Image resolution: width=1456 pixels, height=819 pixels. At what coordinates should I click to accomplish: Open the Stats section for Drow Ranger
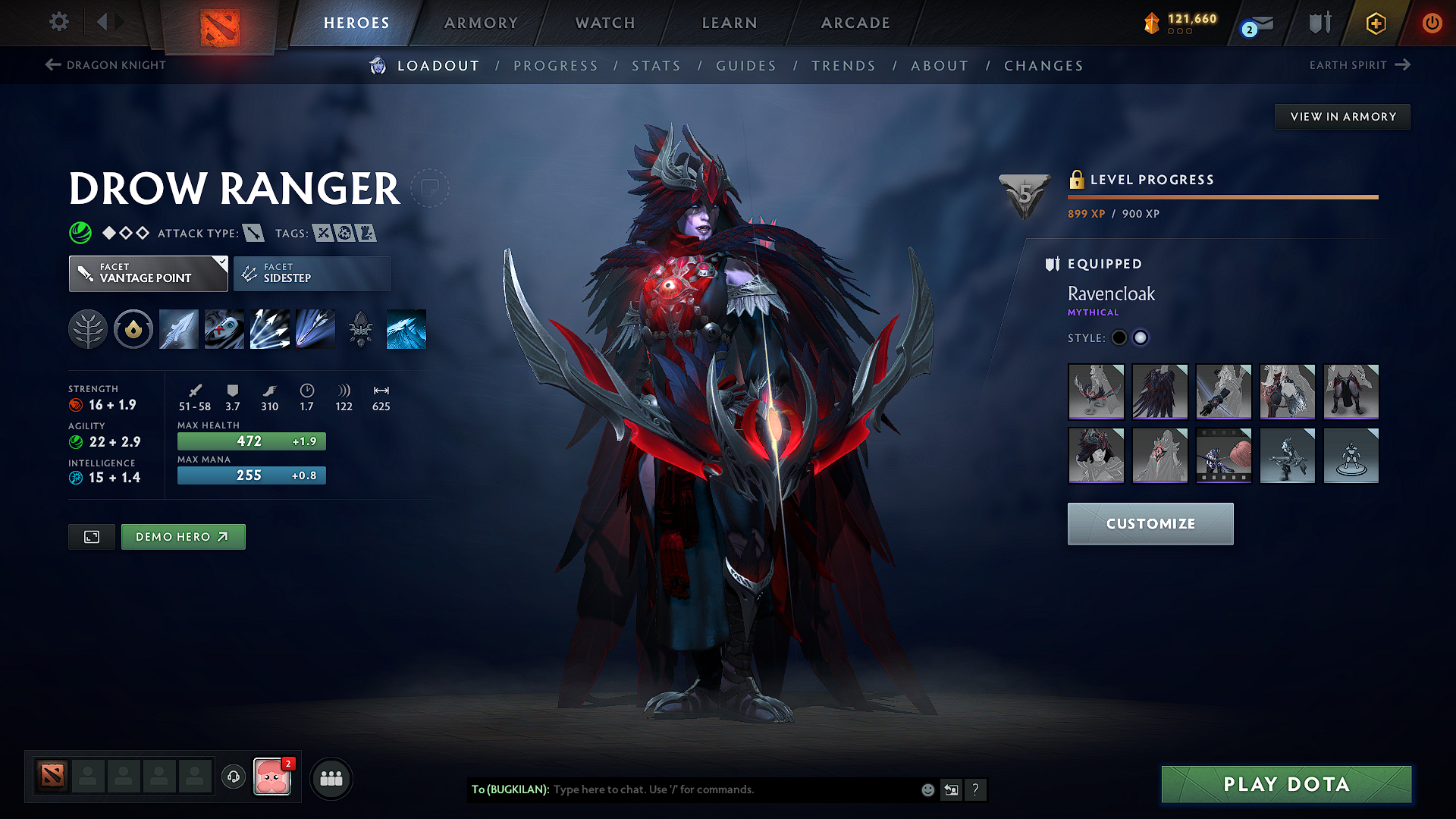[x=657, y=66]
